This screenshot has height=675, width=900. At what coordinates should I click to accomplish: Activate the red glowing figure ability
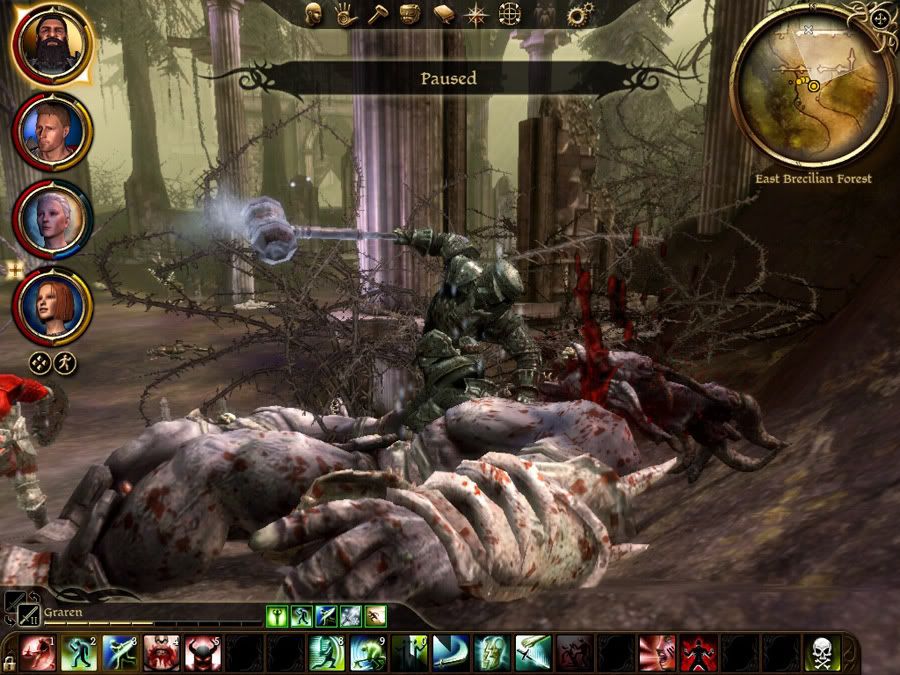click(699, 652)
